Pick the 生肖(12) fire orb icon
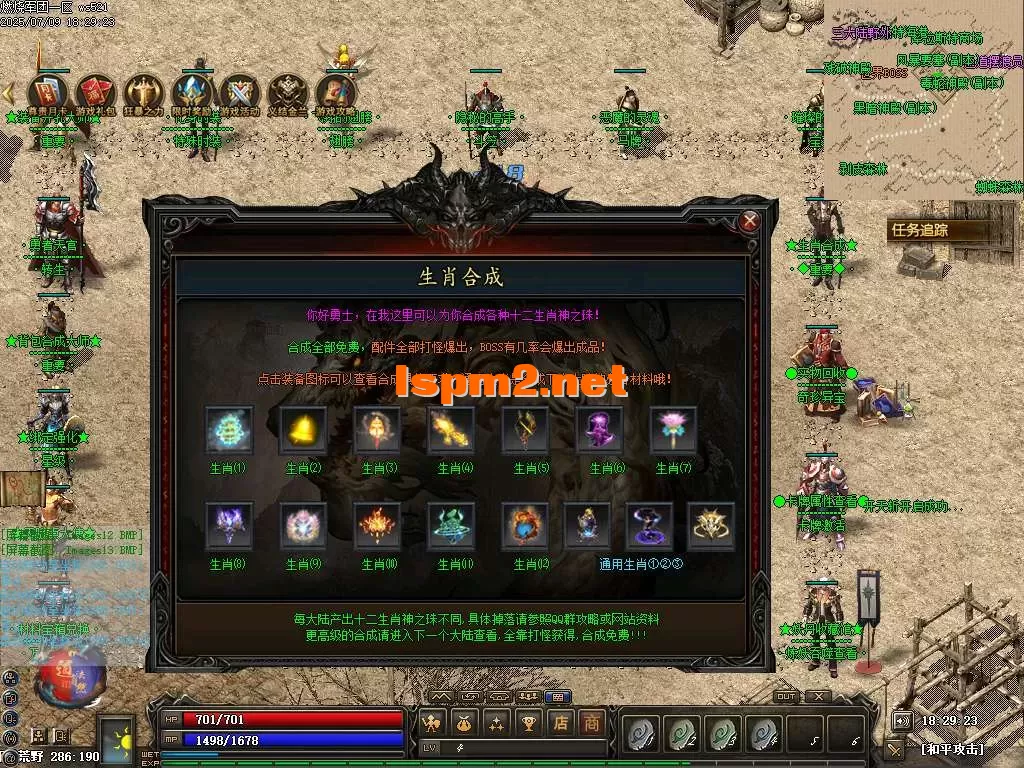Screen dimensions: 1024x768 pyautogui.click(x=525, y=526)
